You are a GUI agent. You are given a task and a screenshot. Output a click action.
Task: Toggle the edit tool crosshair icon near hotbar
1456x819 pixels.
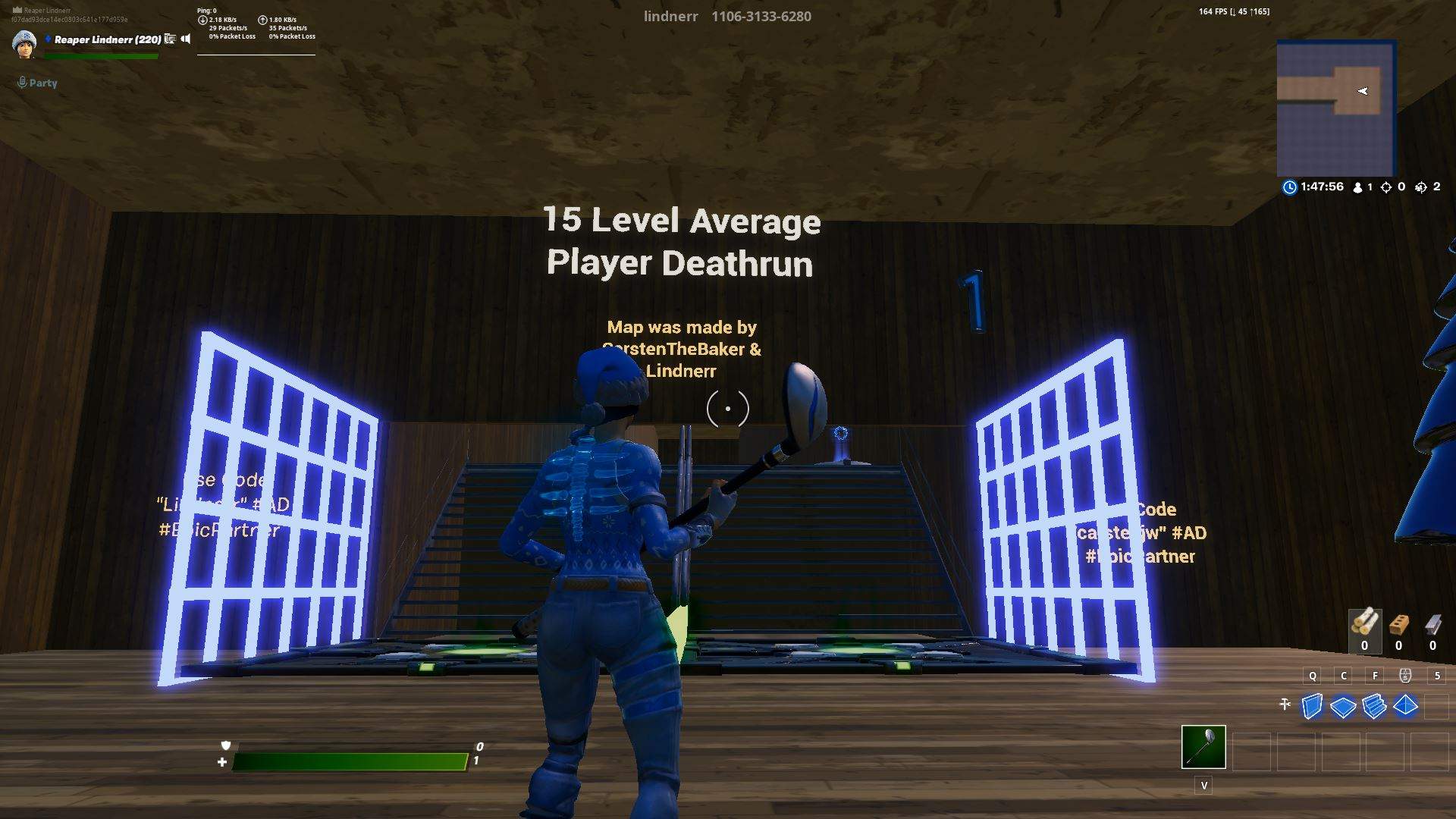click(x=1284, y=704)
